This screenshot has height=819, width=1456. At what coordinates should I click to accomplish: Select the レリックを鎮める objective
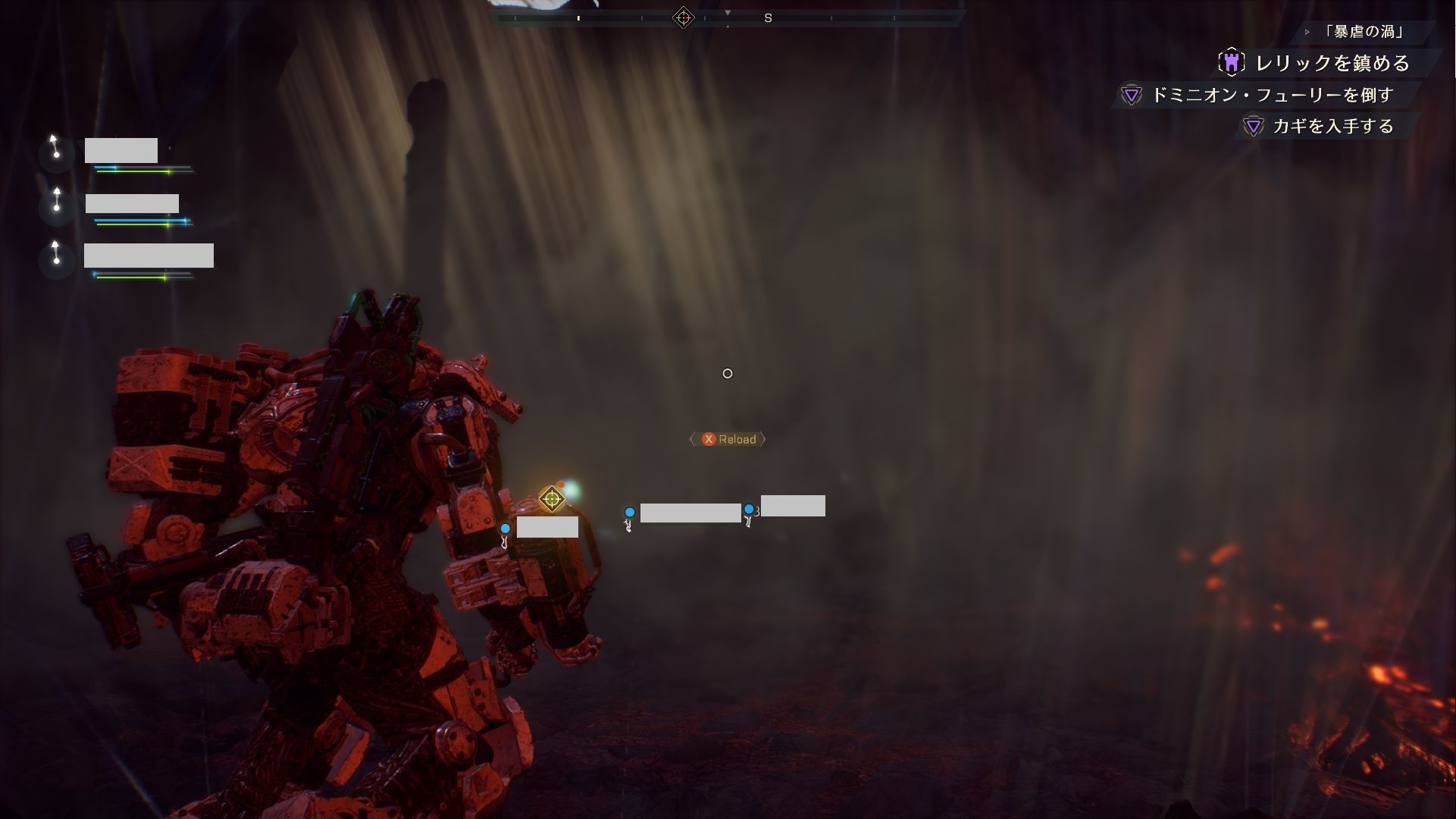click(x=1332, y=63)
